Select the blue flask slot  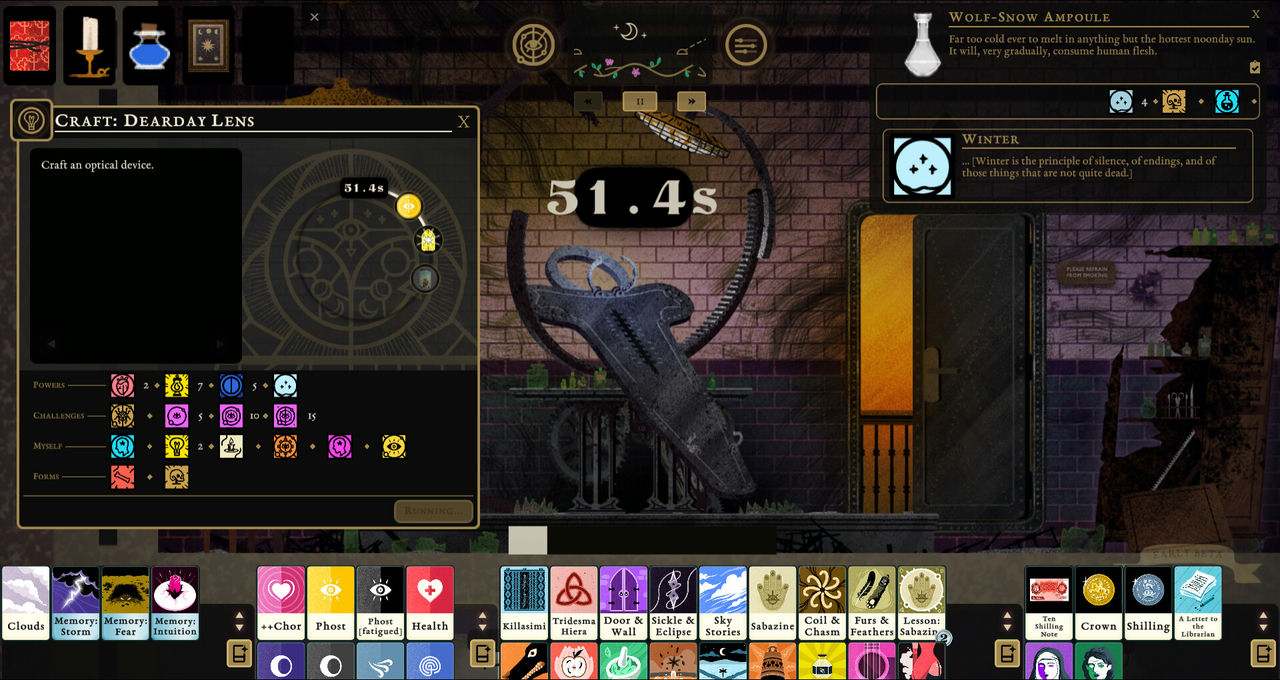(x=149, y=46)
